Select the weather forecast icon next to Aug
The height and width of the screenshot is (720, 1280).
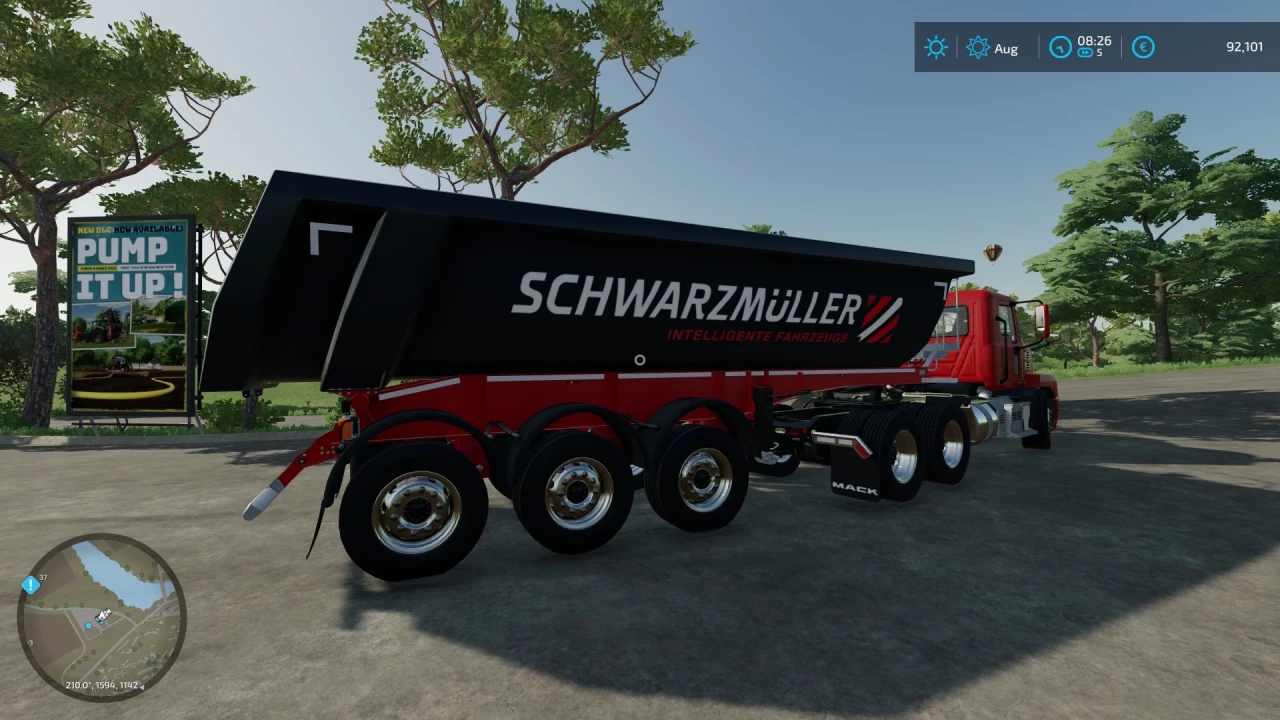point(978,46)
